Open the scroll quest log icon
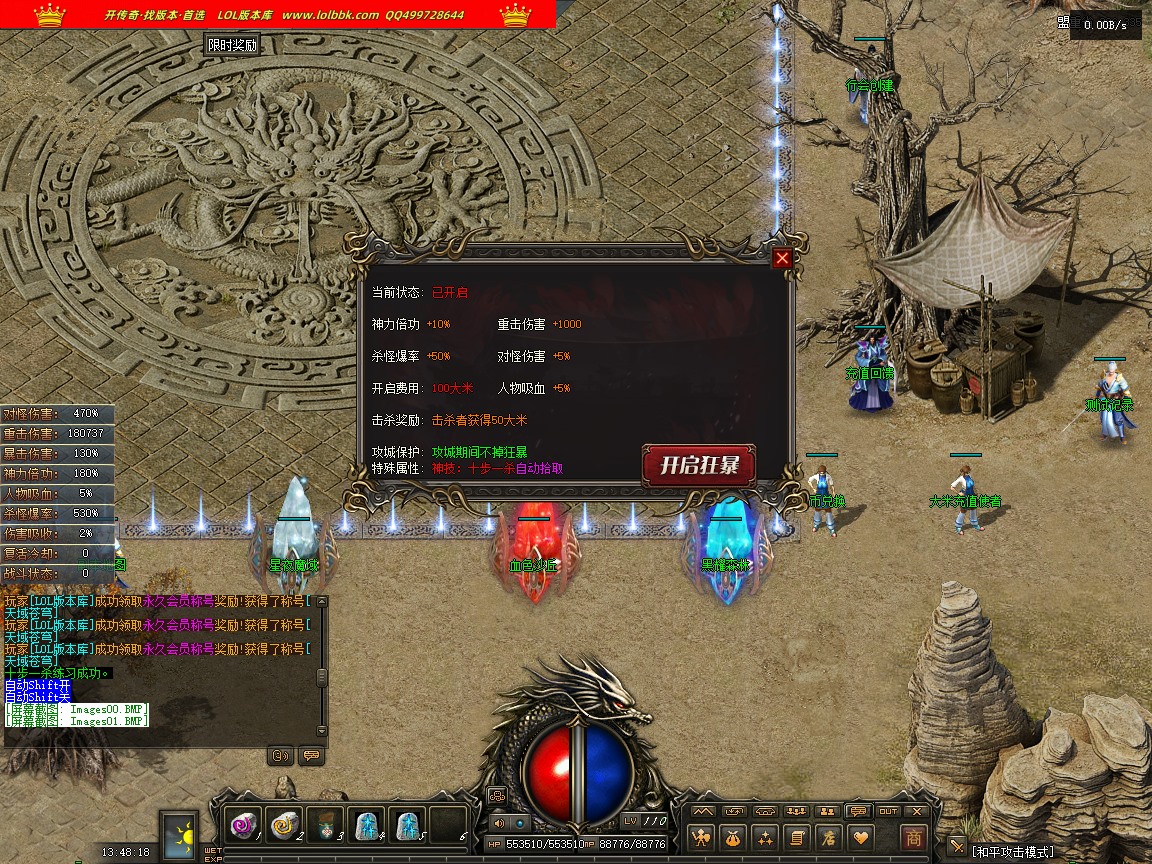The width and height of the screenshot is (1152, 864). point(797,838)
